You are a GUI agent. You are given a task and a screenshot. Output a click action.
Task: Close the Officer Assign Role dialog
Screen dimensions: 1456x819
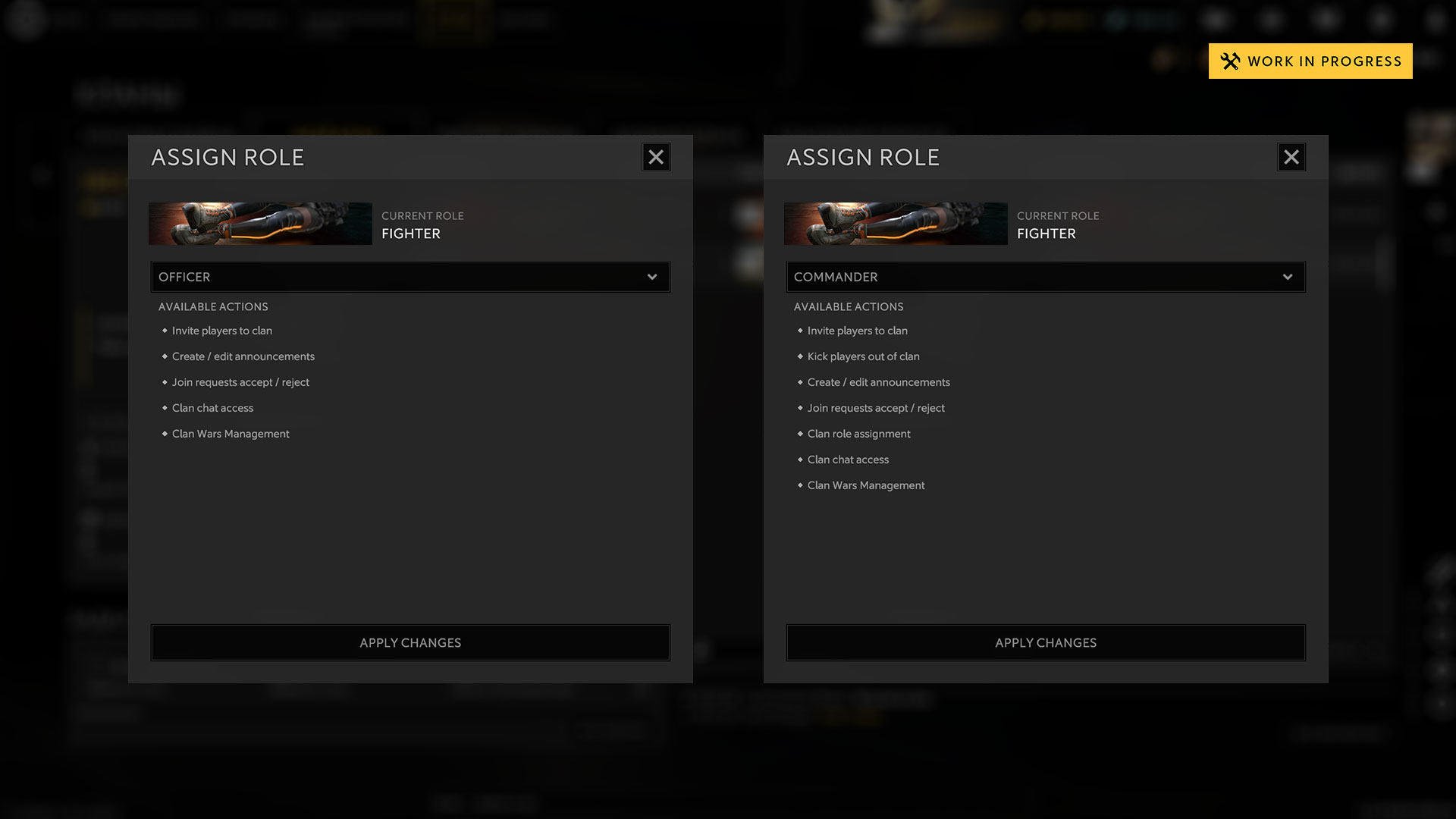tap(656, 157)
